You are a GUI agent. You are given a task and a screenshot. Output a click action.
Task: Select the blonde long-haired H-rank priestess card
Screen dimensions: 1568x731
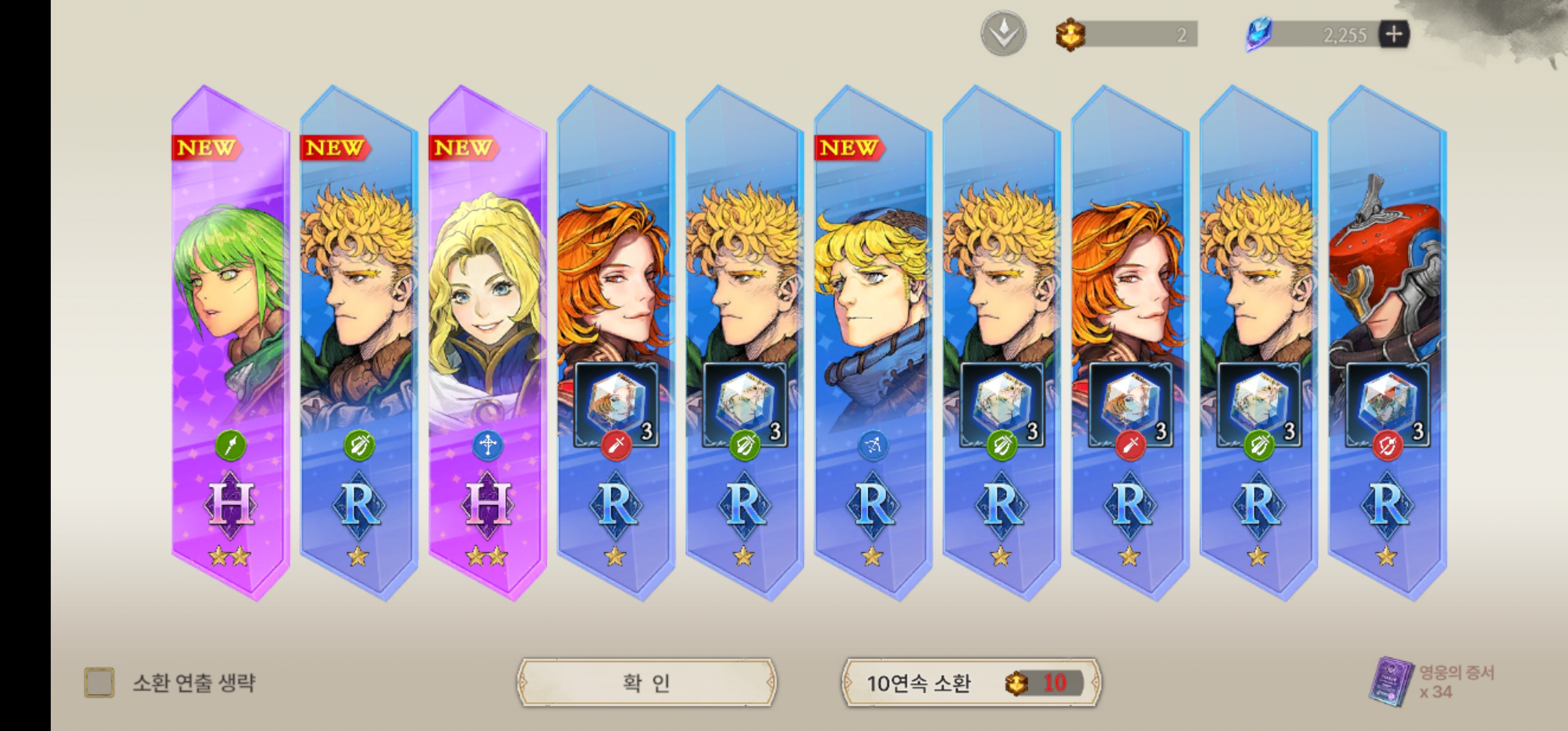tap(487, 341)
